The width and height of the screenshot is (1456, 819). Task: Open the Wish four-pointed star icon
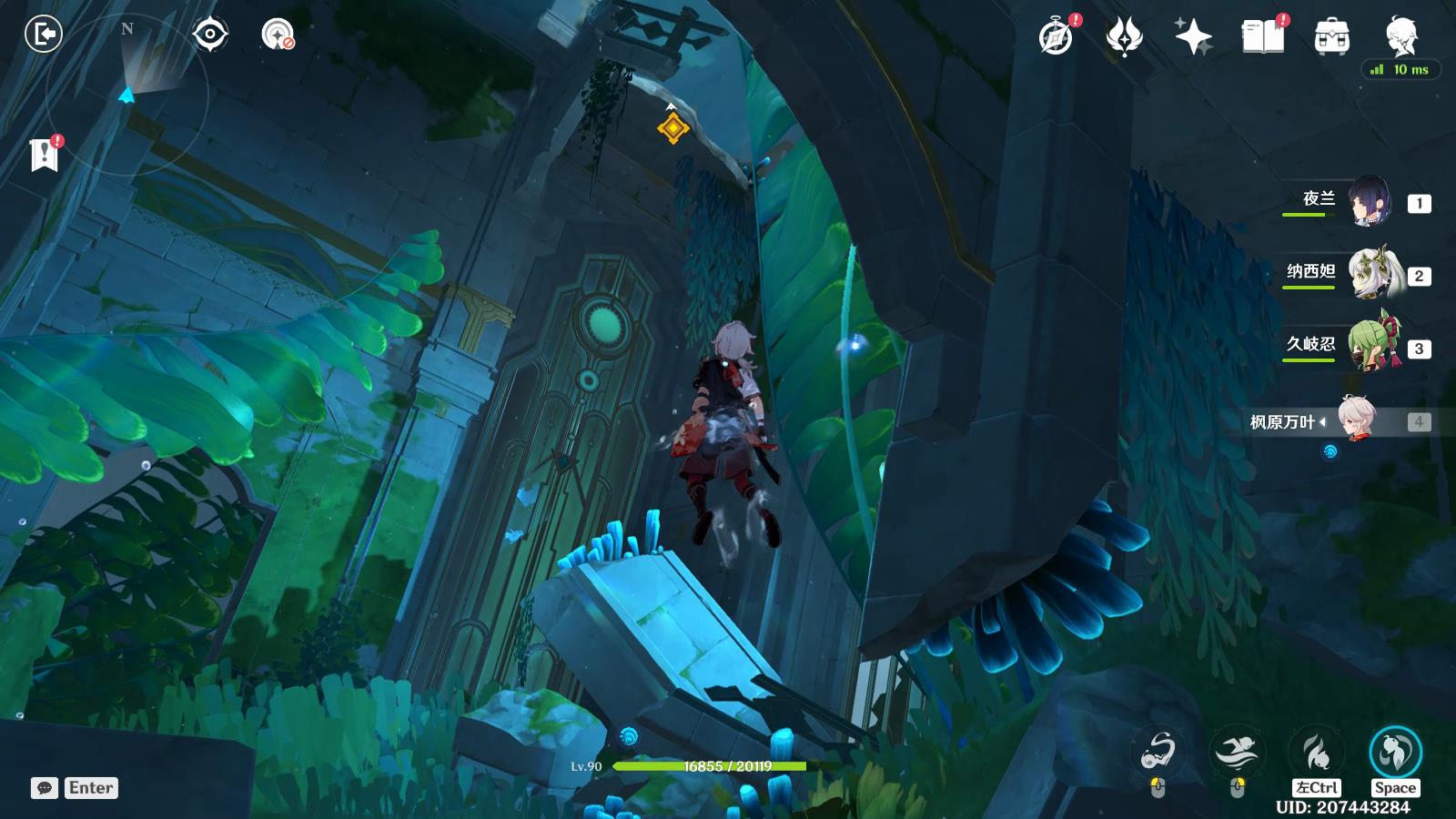point(1193,37)
